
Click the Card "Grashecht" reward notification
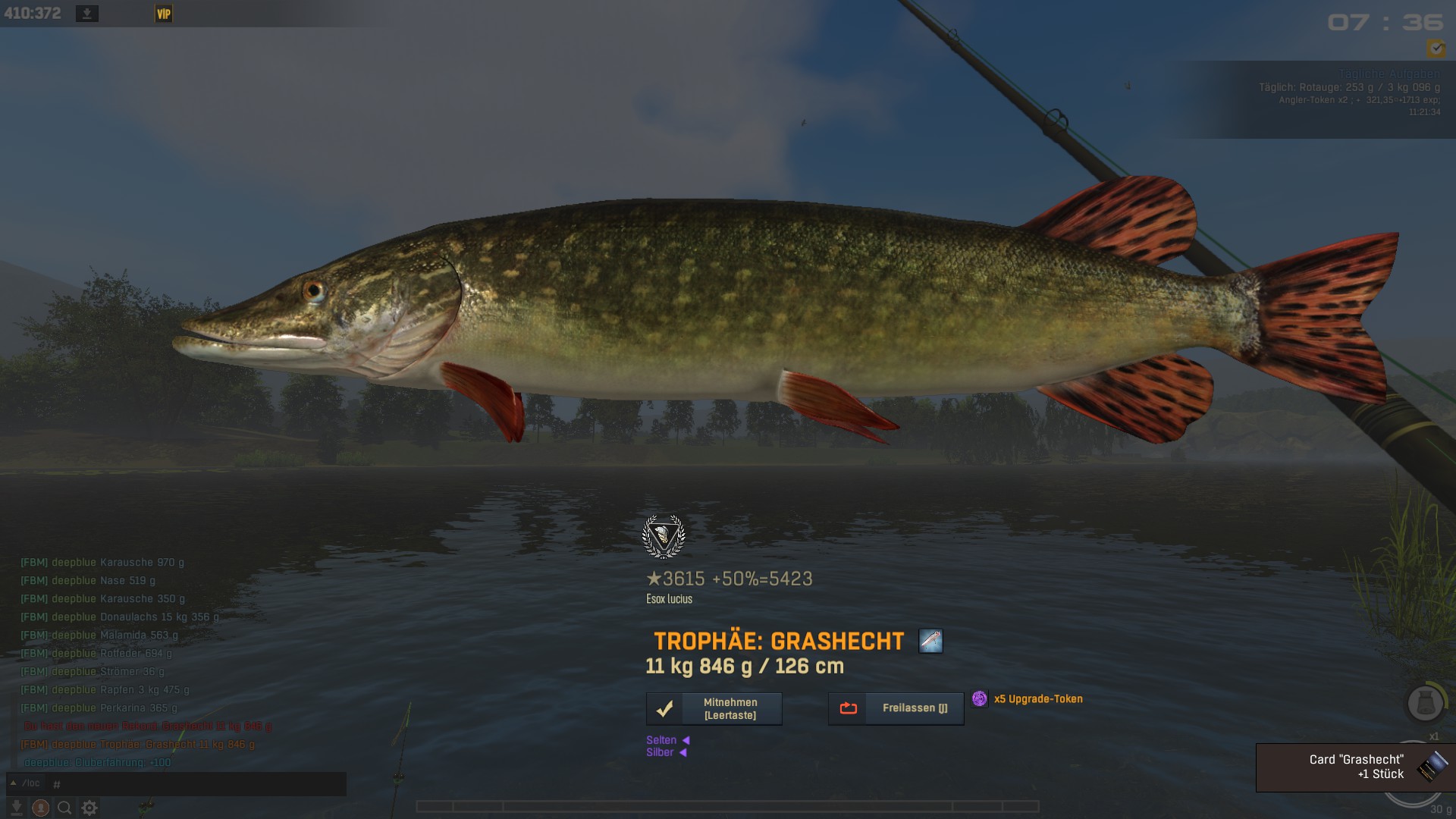coord(1355,767)
